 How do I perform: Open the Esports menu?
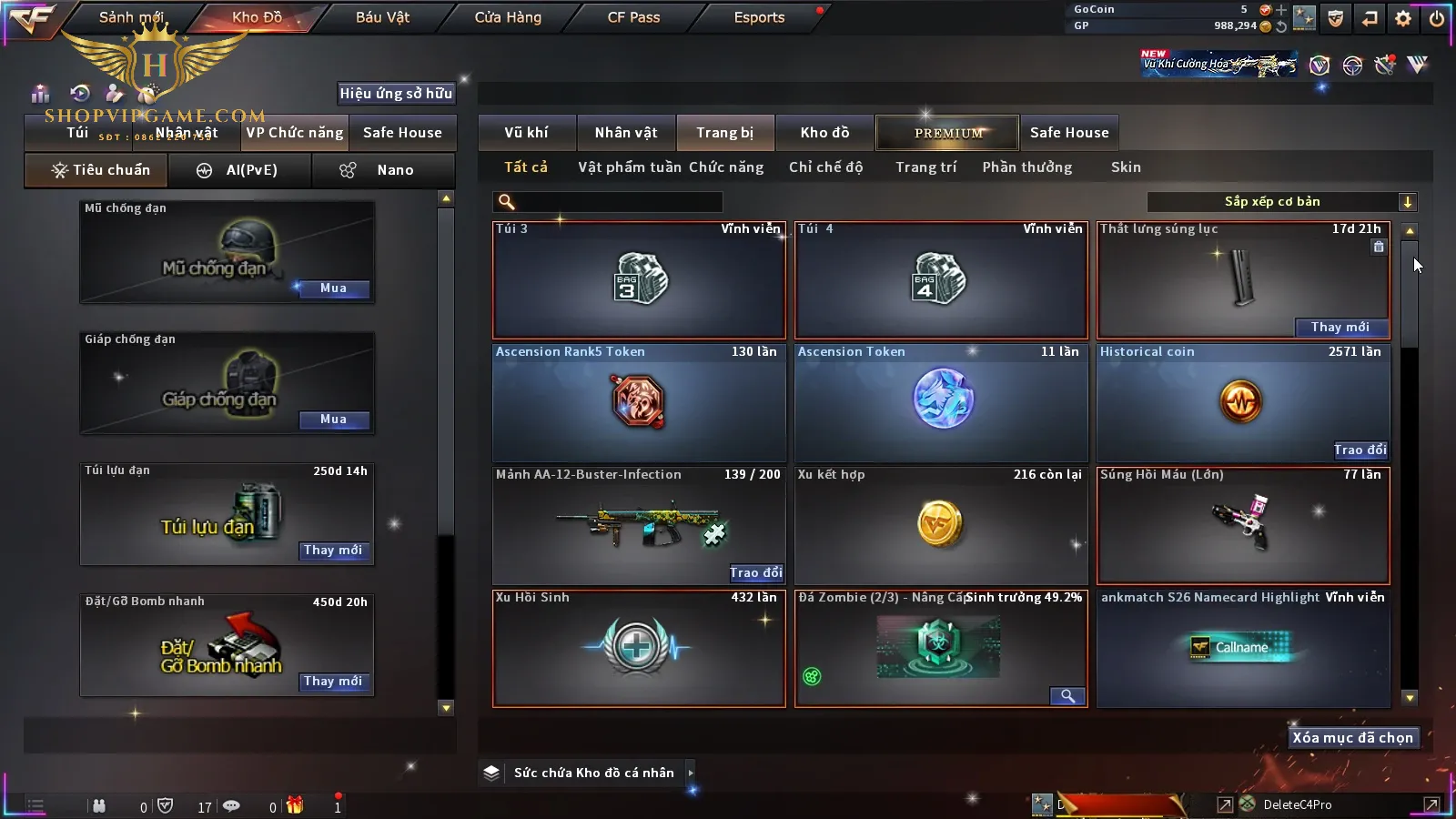pos(759,17)
